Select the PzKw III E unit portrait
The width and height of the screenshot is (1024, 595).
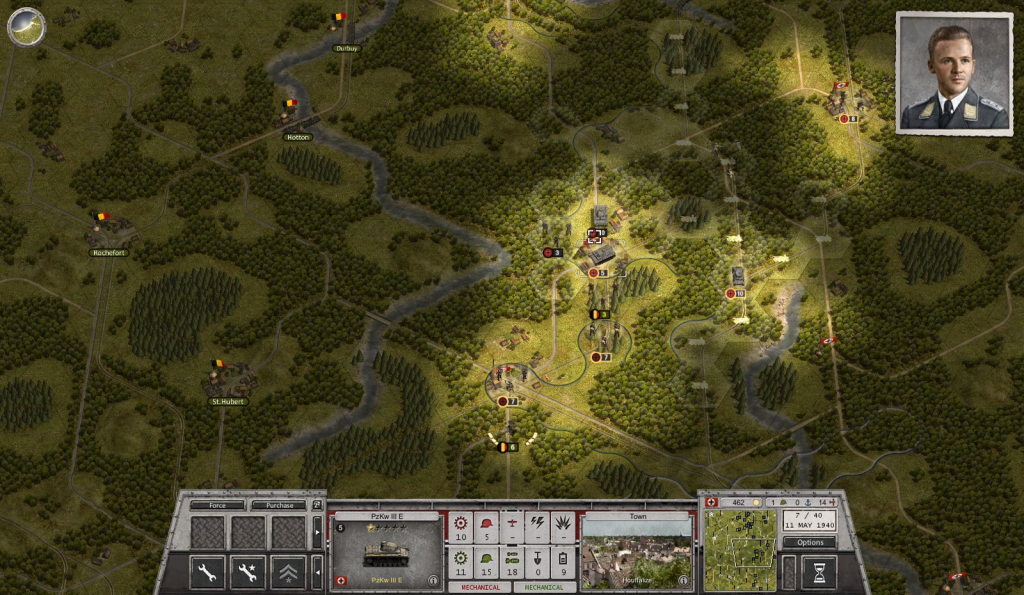386,548
